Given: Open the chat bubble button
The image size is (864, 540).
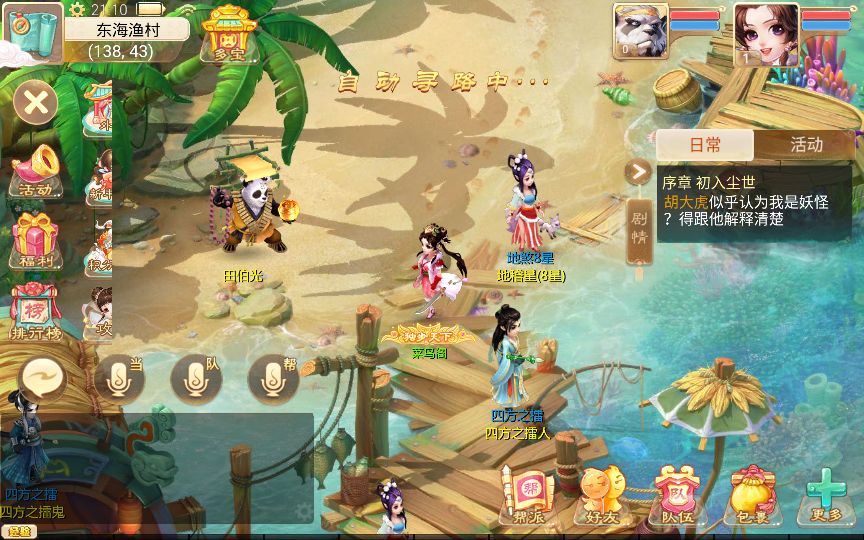Looking at the screenshot, I should pos(43,379).
